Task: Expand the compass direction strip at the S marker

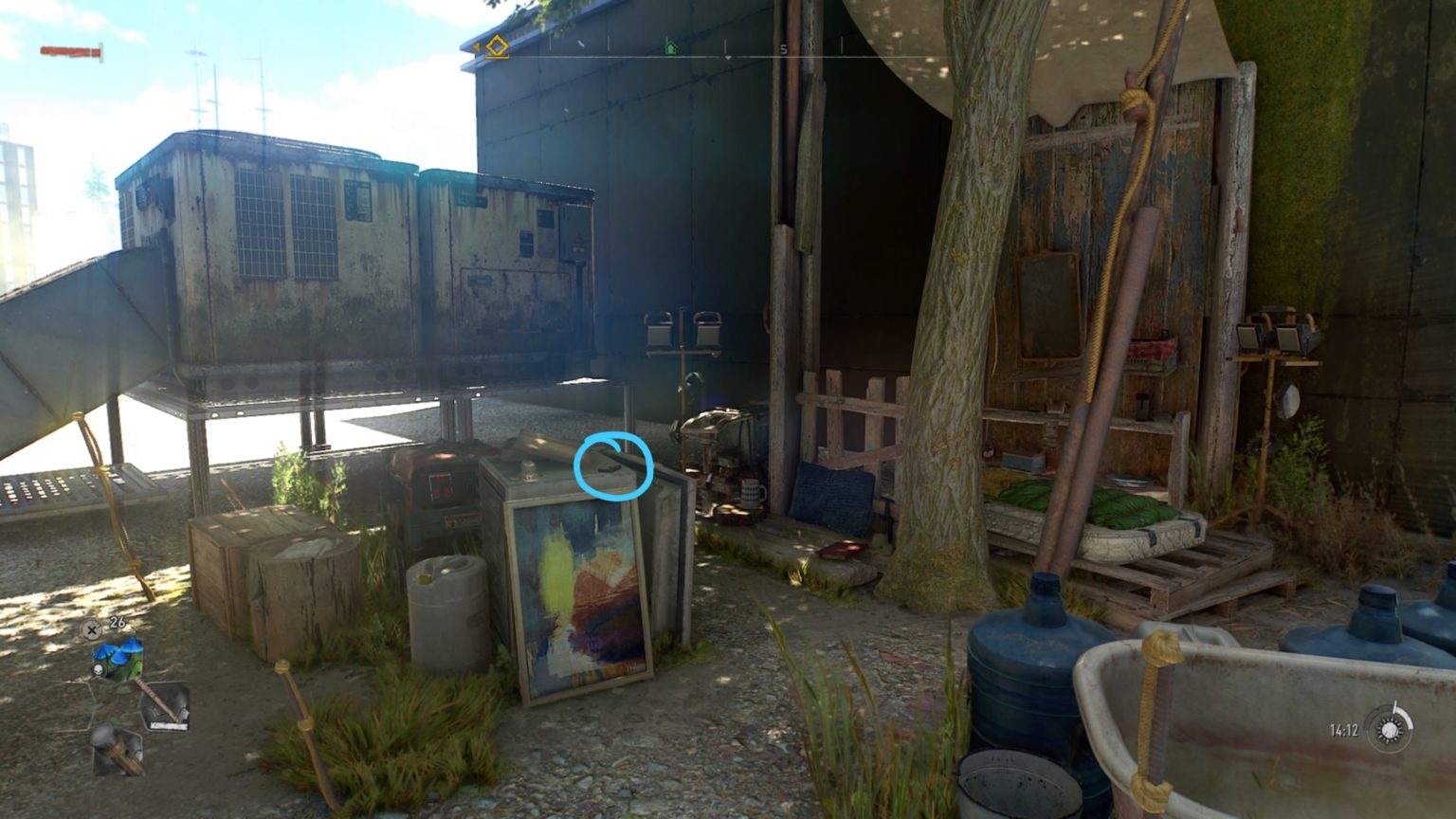Action: point(784,50)
